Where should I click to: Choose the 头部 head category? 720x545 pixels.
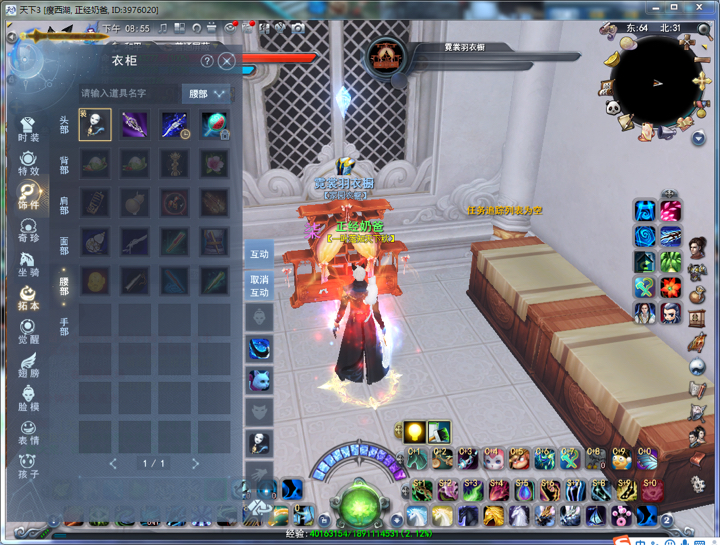coord(64,125)
